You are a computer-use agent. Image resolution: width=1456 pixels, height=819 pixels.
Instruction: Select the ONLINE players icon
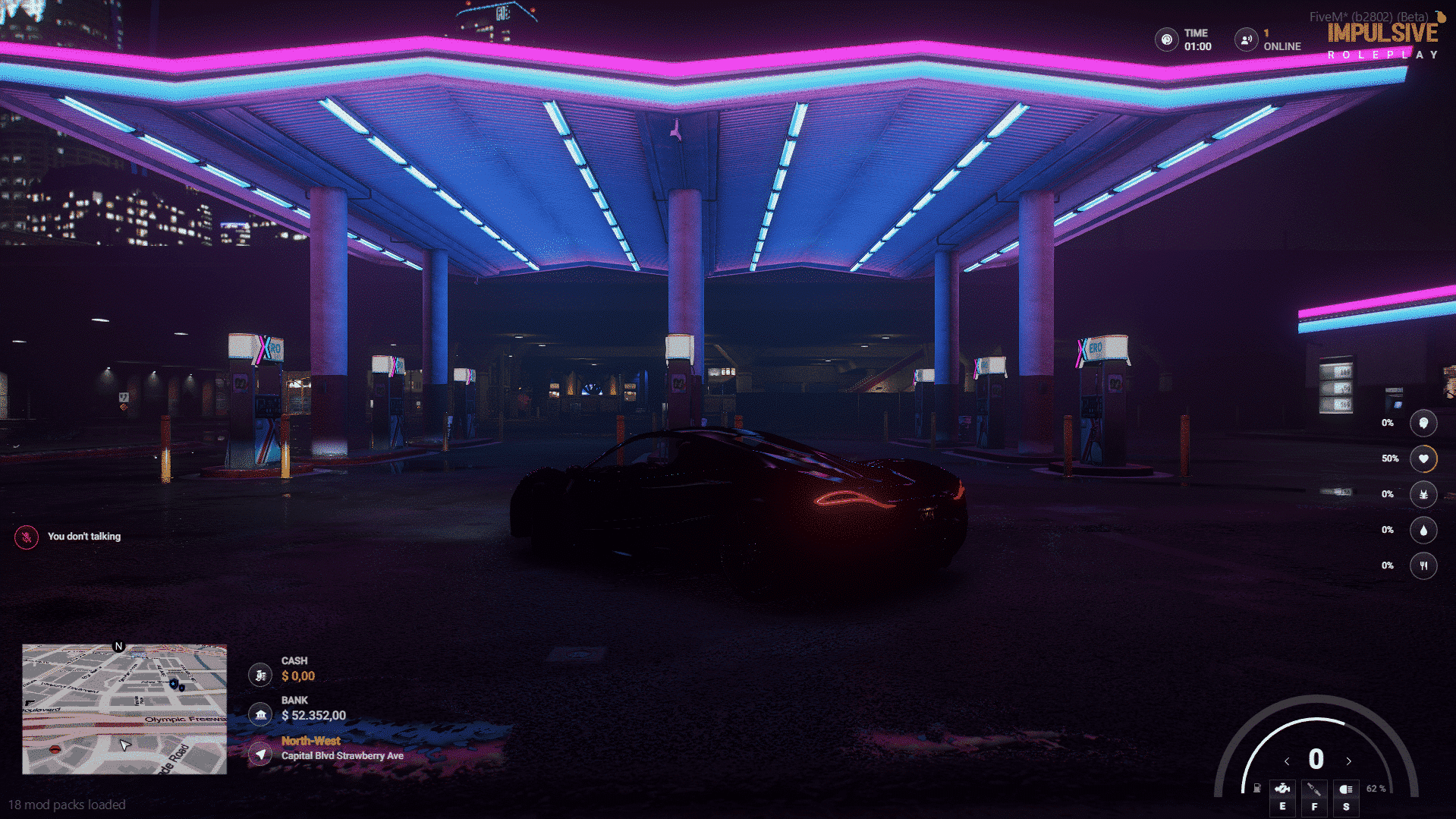point(1245,39)
